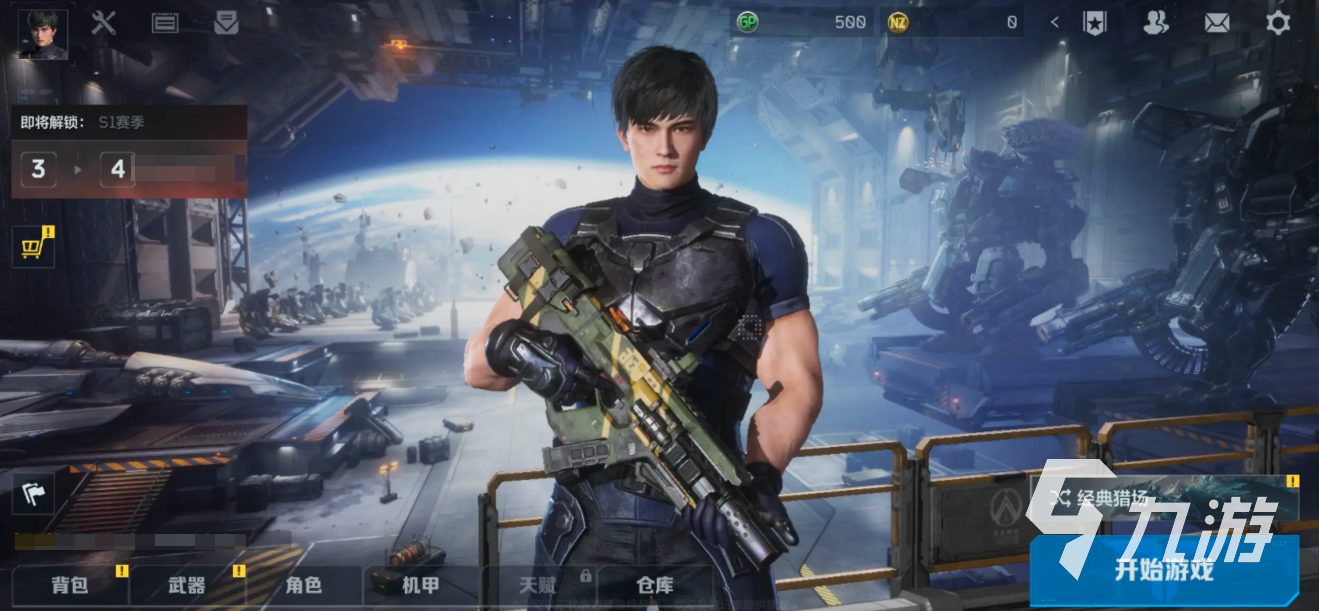Collapse the top bar with the arrow
The width and height of the screenshot is (1319, 611).
1055,22
